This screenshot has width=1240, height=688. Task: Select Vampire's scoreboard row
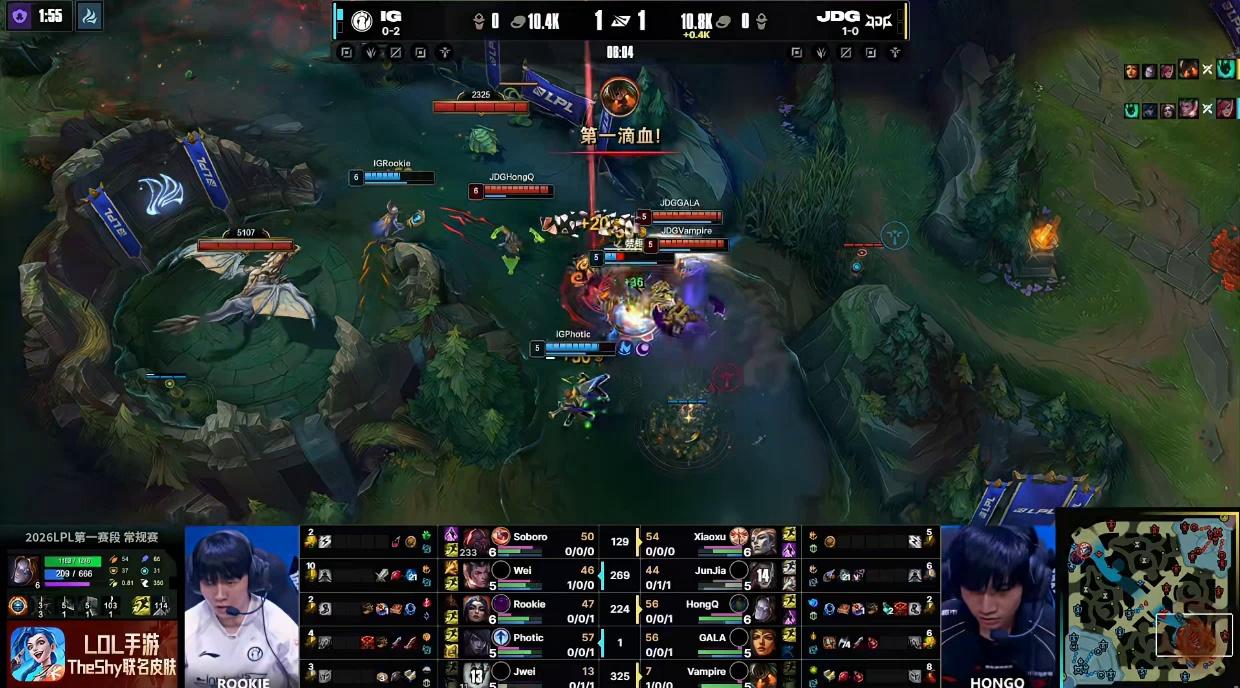(x=709, y=672)
